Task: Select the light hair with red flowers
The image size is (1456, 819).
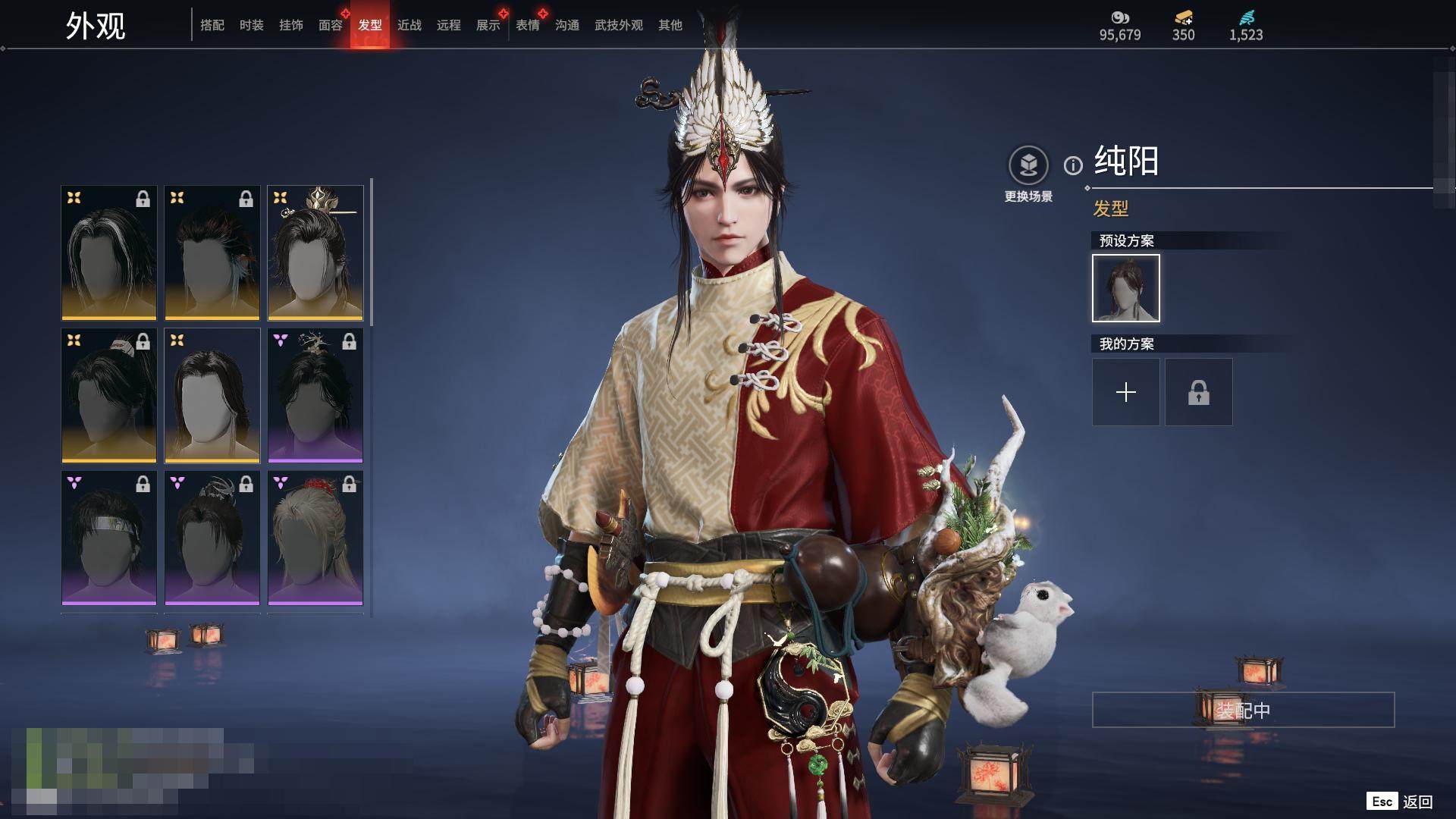Action: point(315,538)
